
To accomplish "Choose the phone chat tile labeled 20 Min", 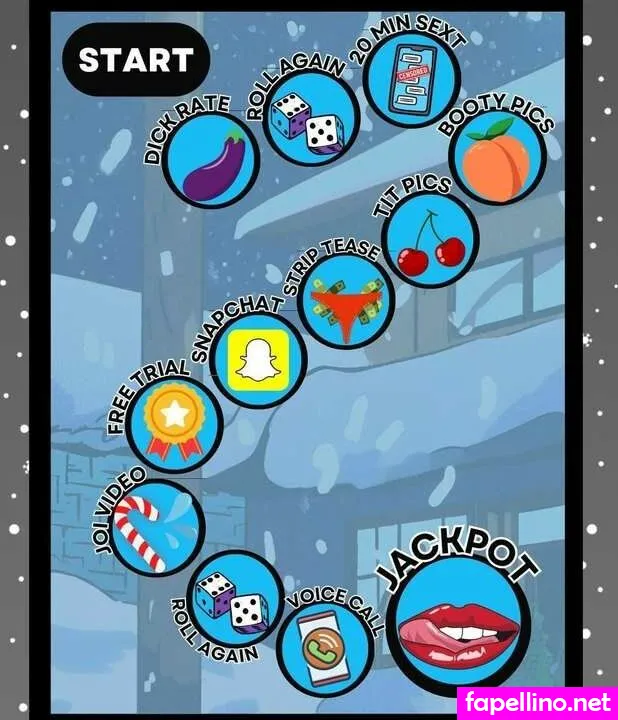I will click(409, 80).
